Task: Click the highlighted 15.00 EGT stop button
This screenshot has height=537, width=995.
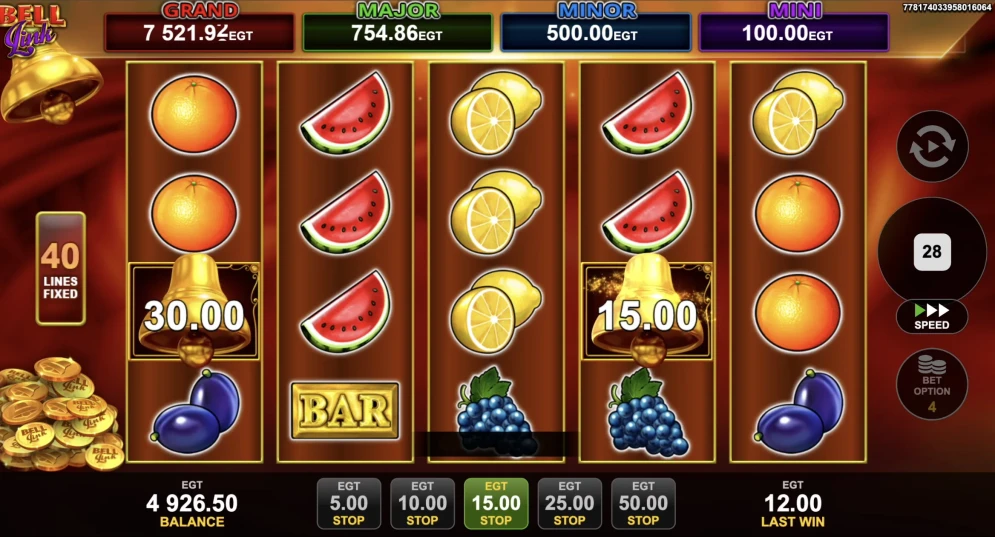Action: pos(496,503)
